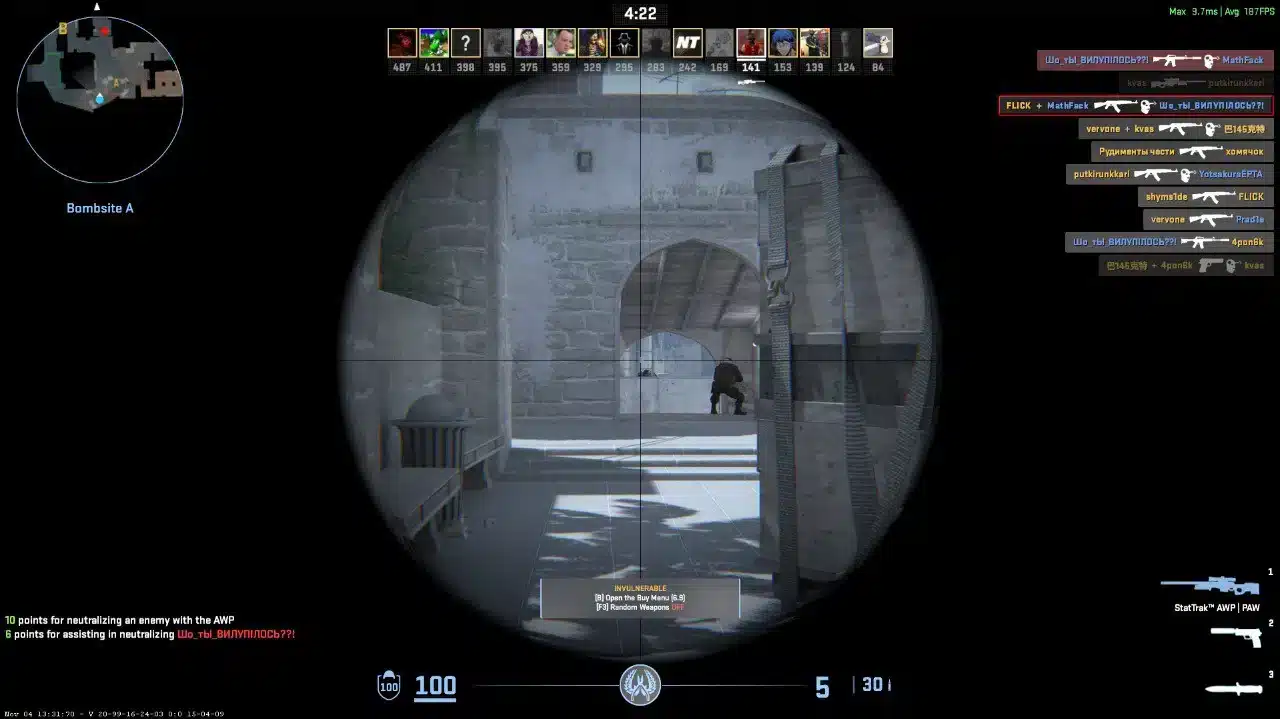Screen dimensions: 1280x719
Task: Click the team emblem at bottom center
Action: tap(640, 685)
